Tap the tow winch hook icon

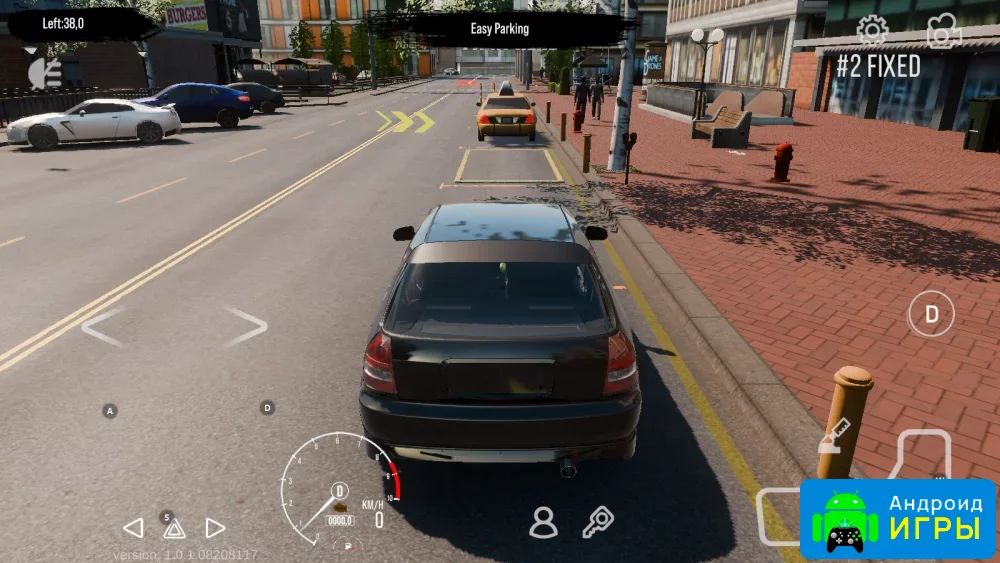[x=834, y=435]
